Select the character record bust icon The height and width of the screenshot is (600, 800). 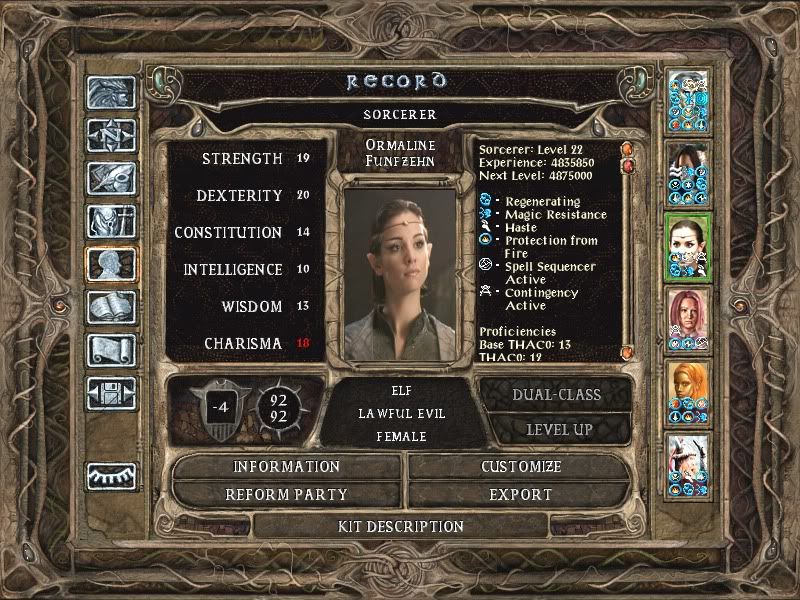click(111, 264)
